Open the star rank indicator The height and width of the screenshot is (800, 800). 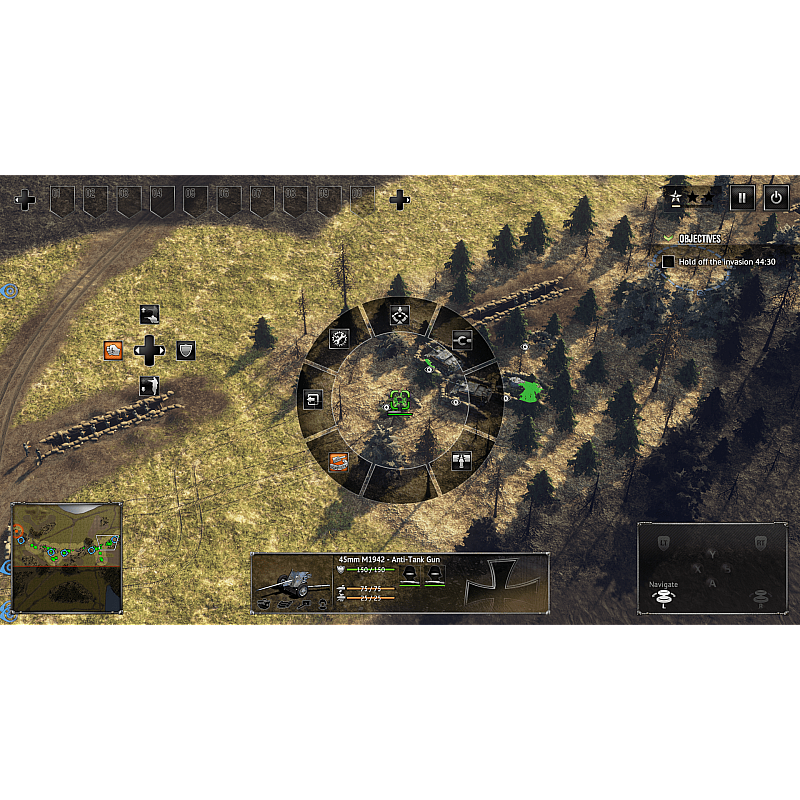[692, 197]
